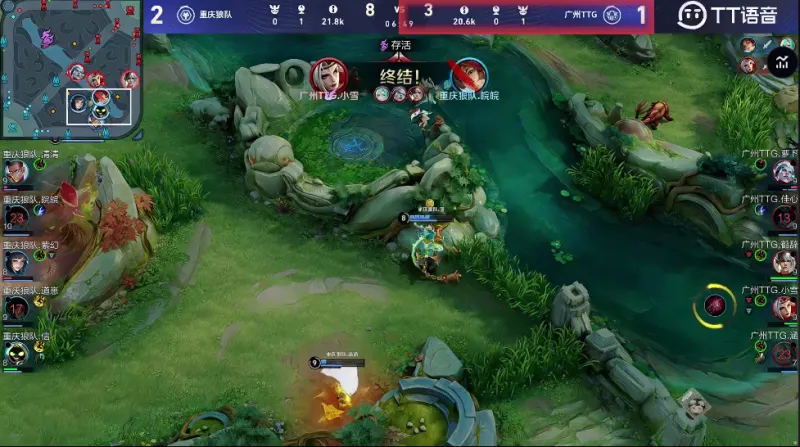Click the minimap in the corner
The width and height of the screenshot is (800, 447).
72,69
